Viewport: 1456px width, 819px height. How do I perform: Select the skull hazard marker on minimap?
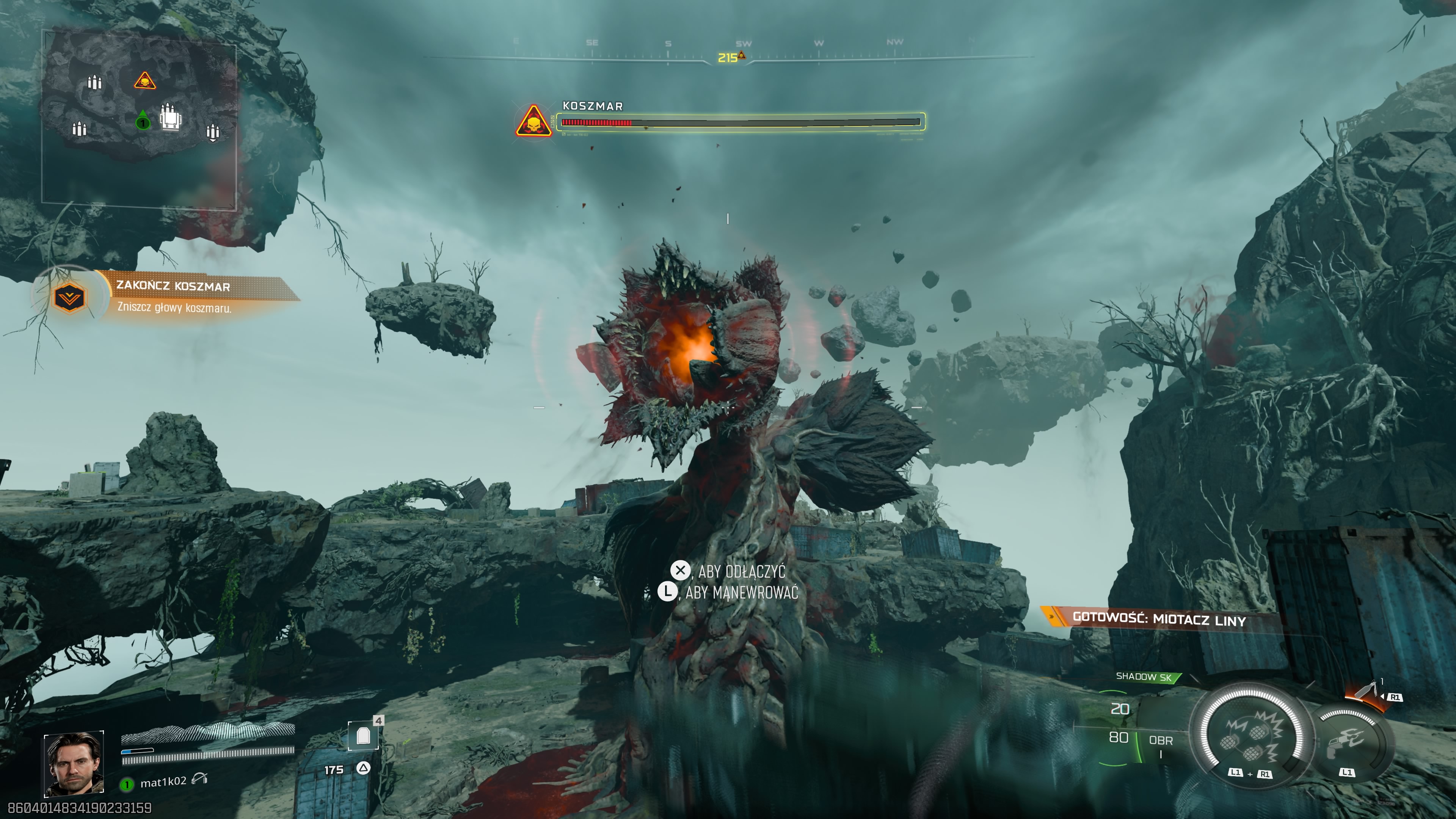click(x=145, y=82)
